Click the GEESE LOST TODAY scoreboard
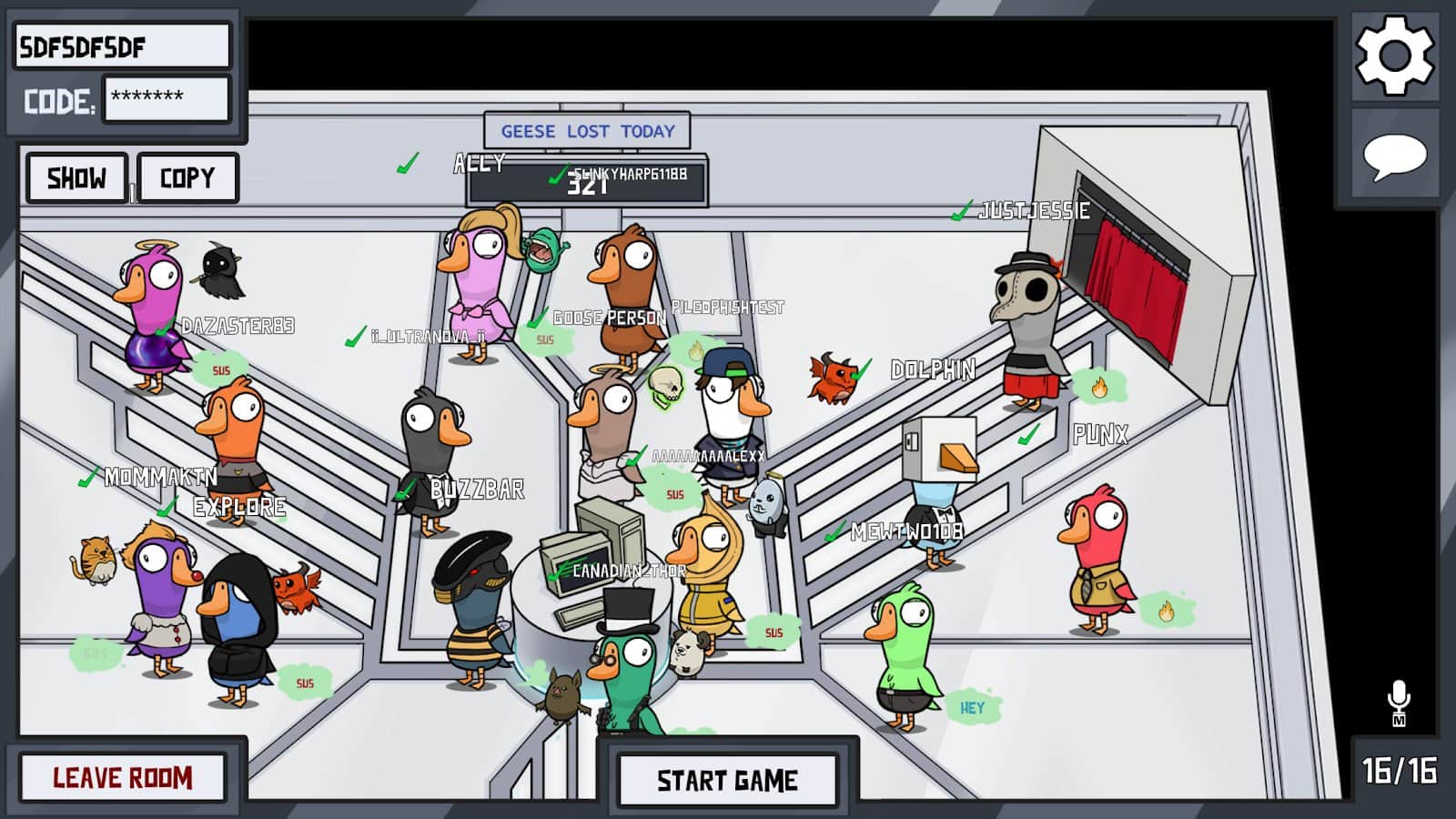Viewport: 1456px width, 819px height. click(x=586, y=130)
